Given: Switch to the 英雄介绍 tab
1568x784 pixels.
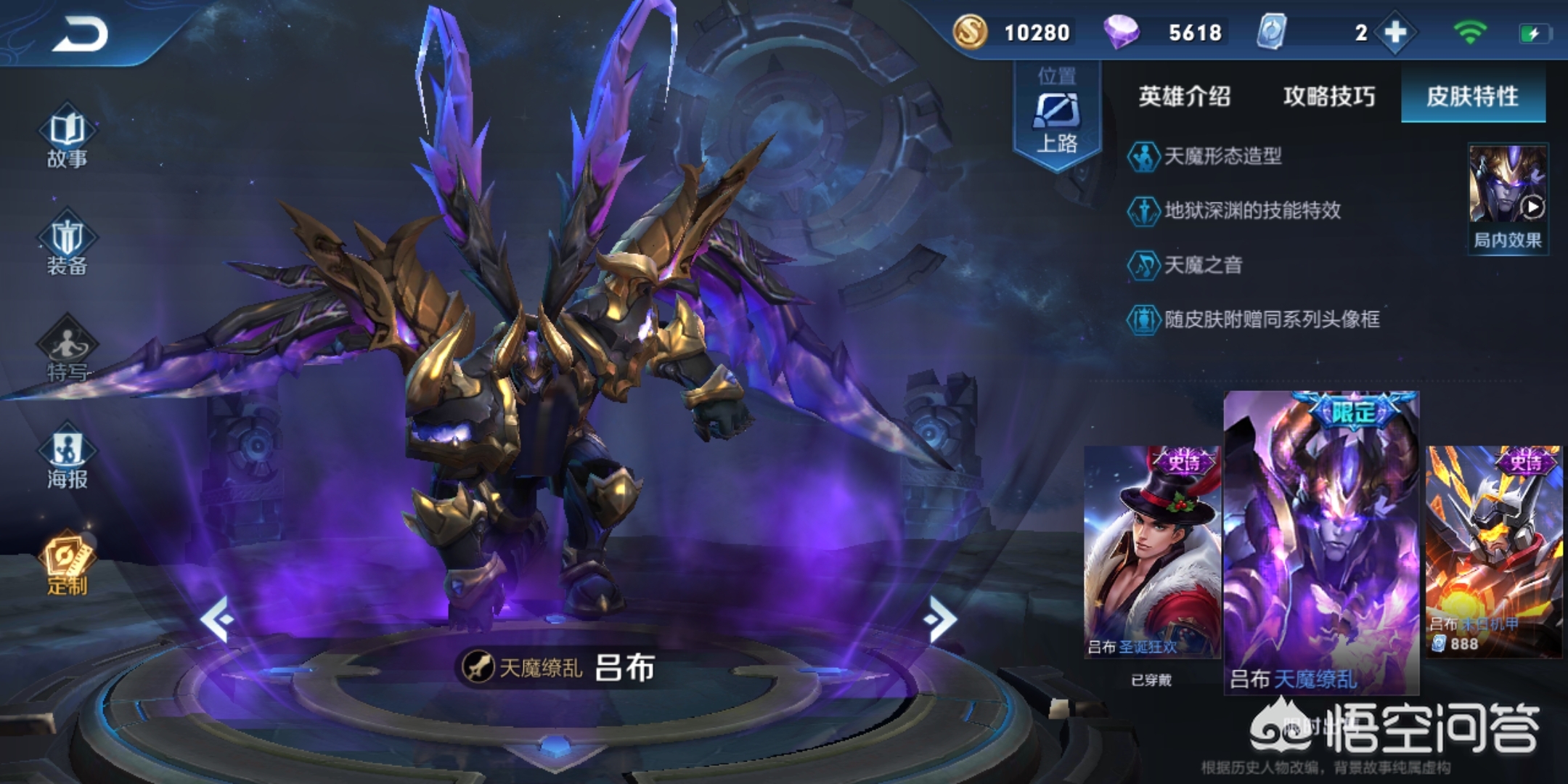Looking at the screenshot, I should click(x=1184, y=96).
